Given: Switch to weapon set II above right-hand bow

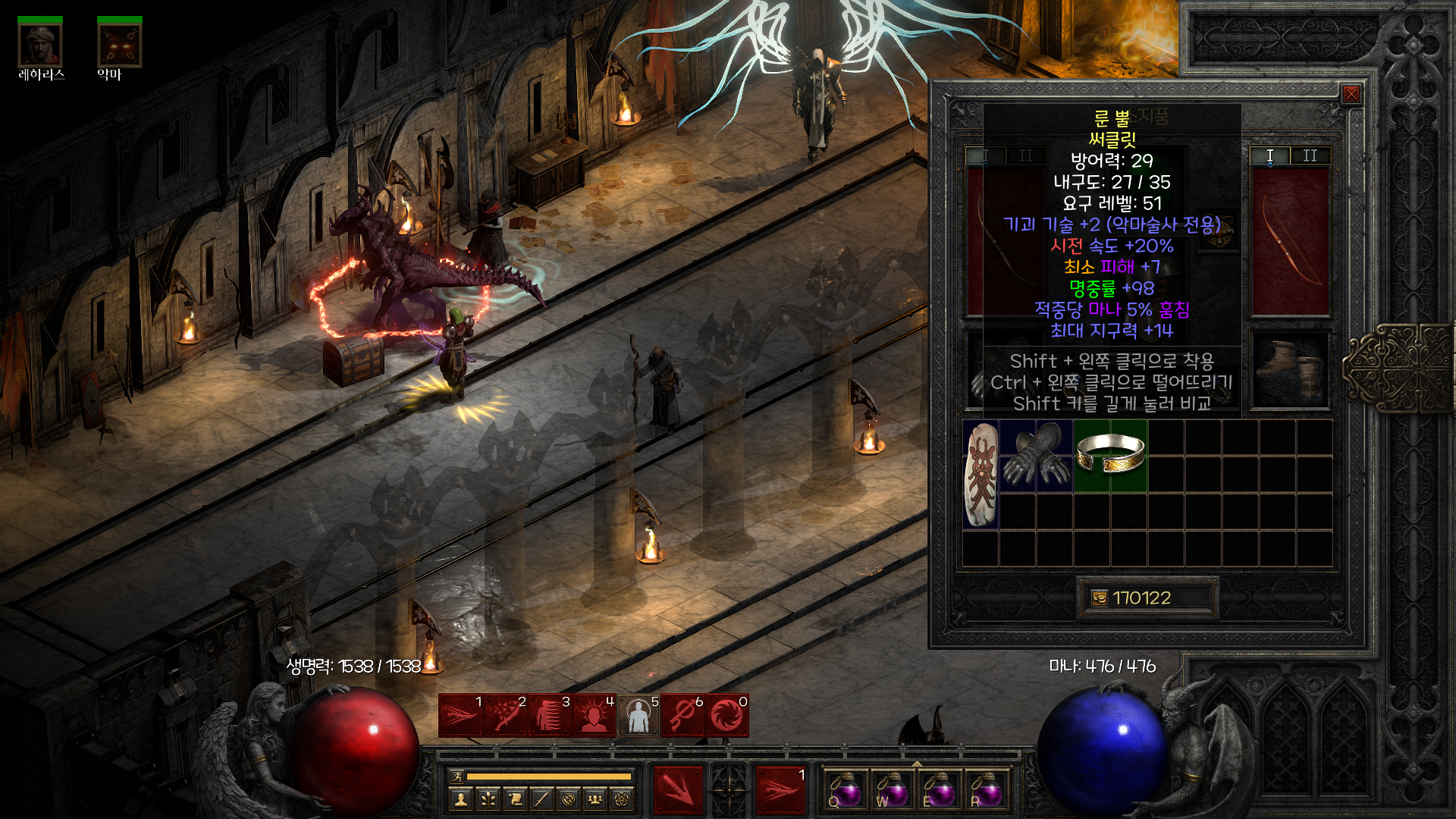Looking at the screenshot, I should (1310, 155).
